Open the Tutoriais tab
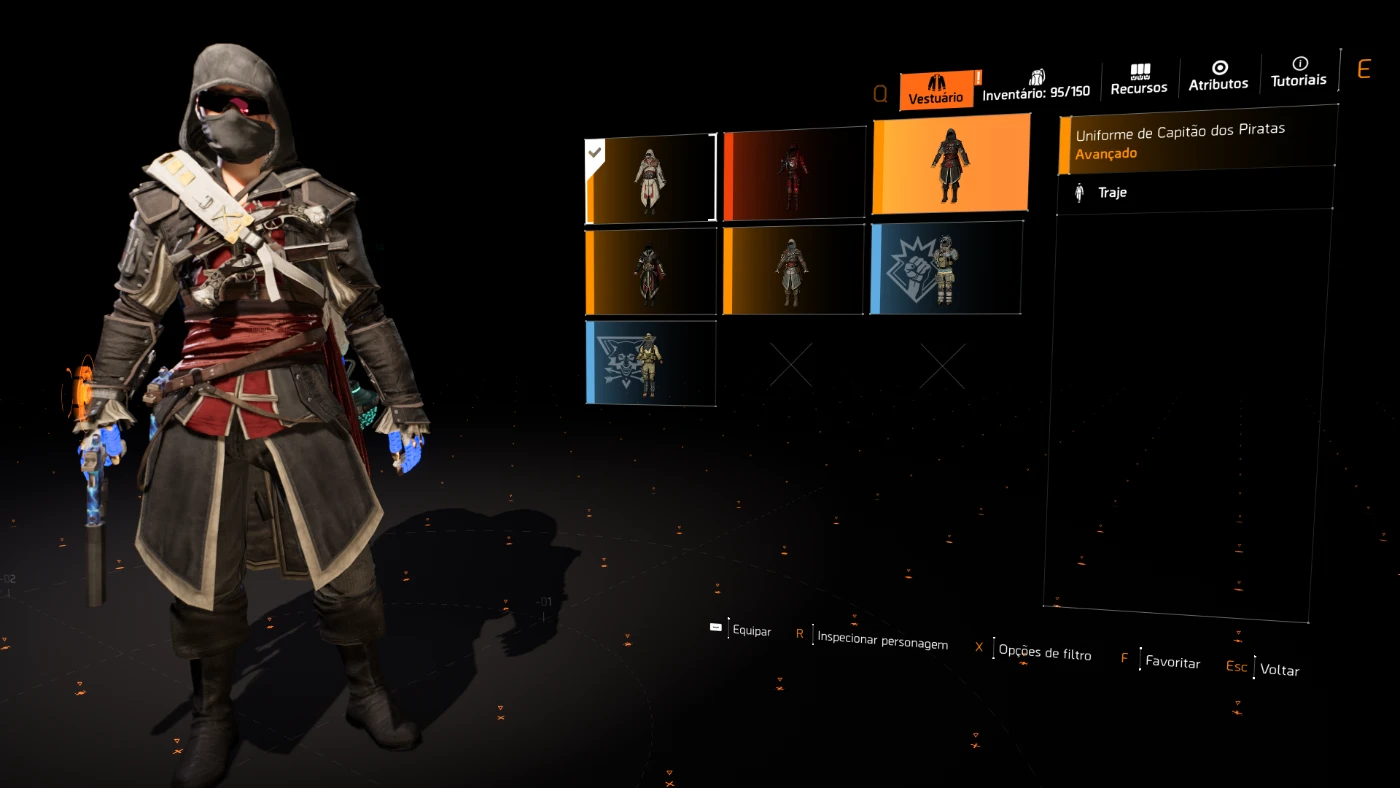1400x788 pixels. 1298,73
